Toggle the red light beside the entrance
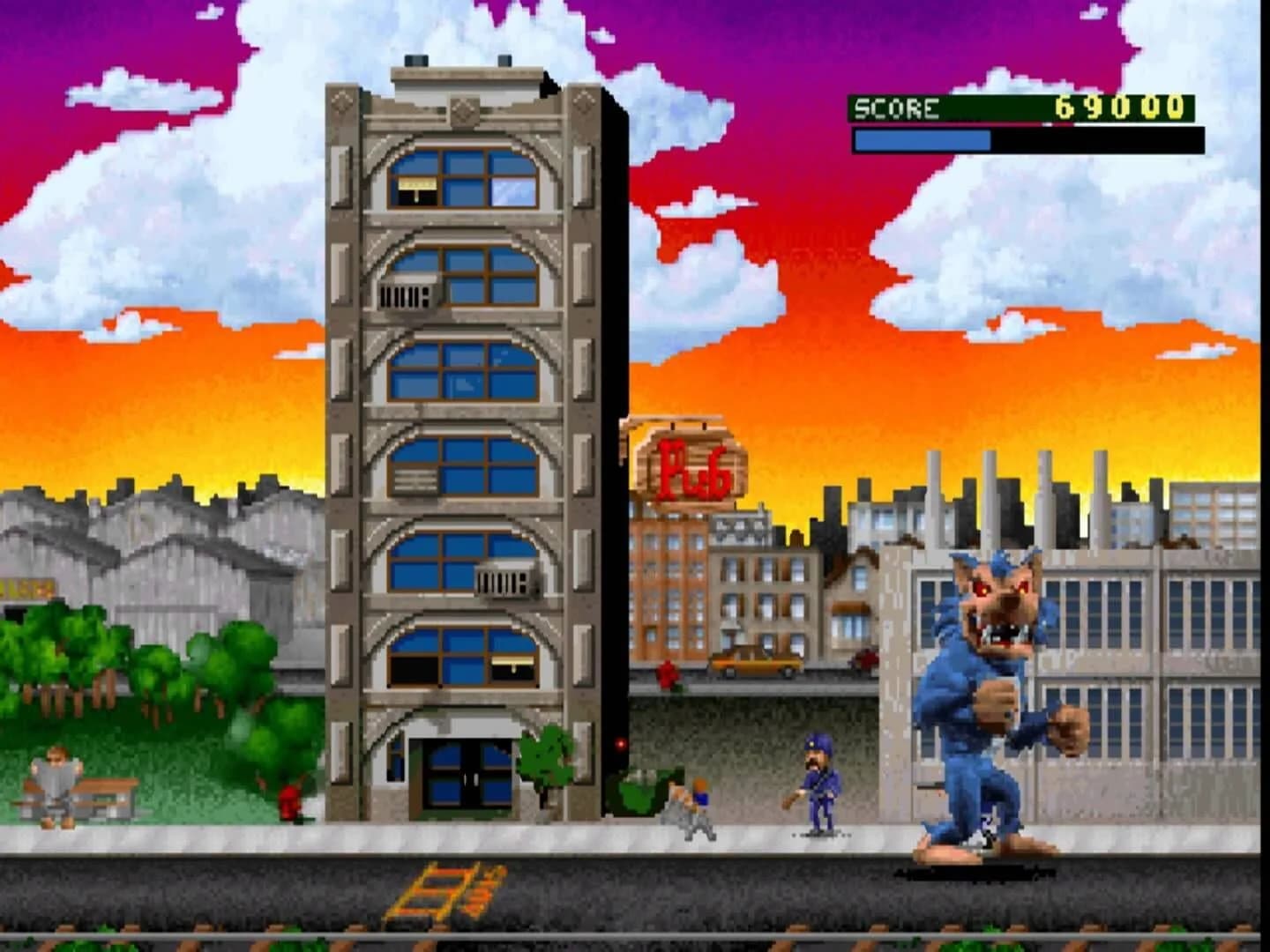This screenshot has height=952, width=1270. 623,743
